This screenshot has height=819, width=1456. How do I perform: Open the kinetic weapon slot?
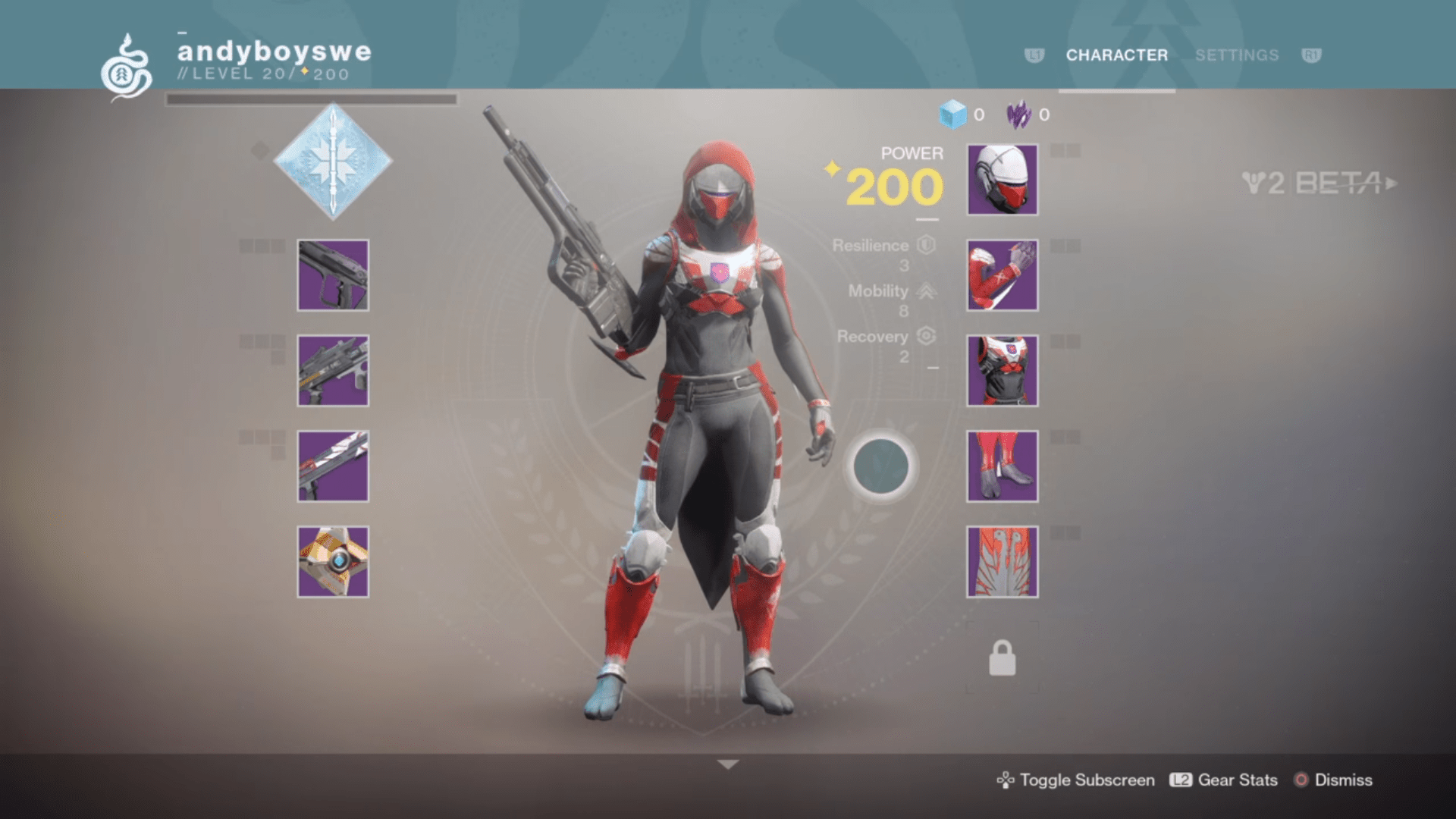[333, 275]
